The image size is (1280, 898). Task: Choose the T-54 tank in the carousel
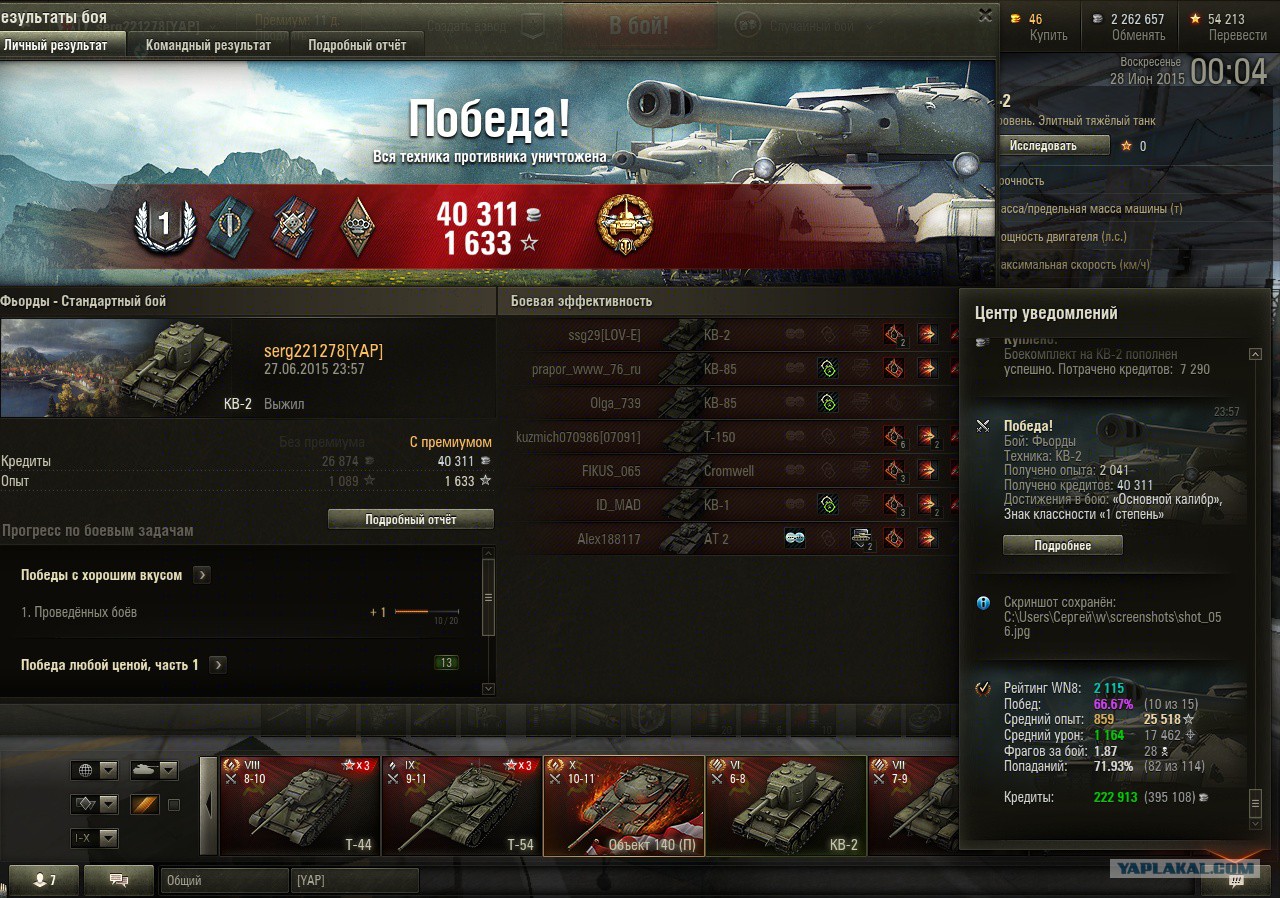462,806
